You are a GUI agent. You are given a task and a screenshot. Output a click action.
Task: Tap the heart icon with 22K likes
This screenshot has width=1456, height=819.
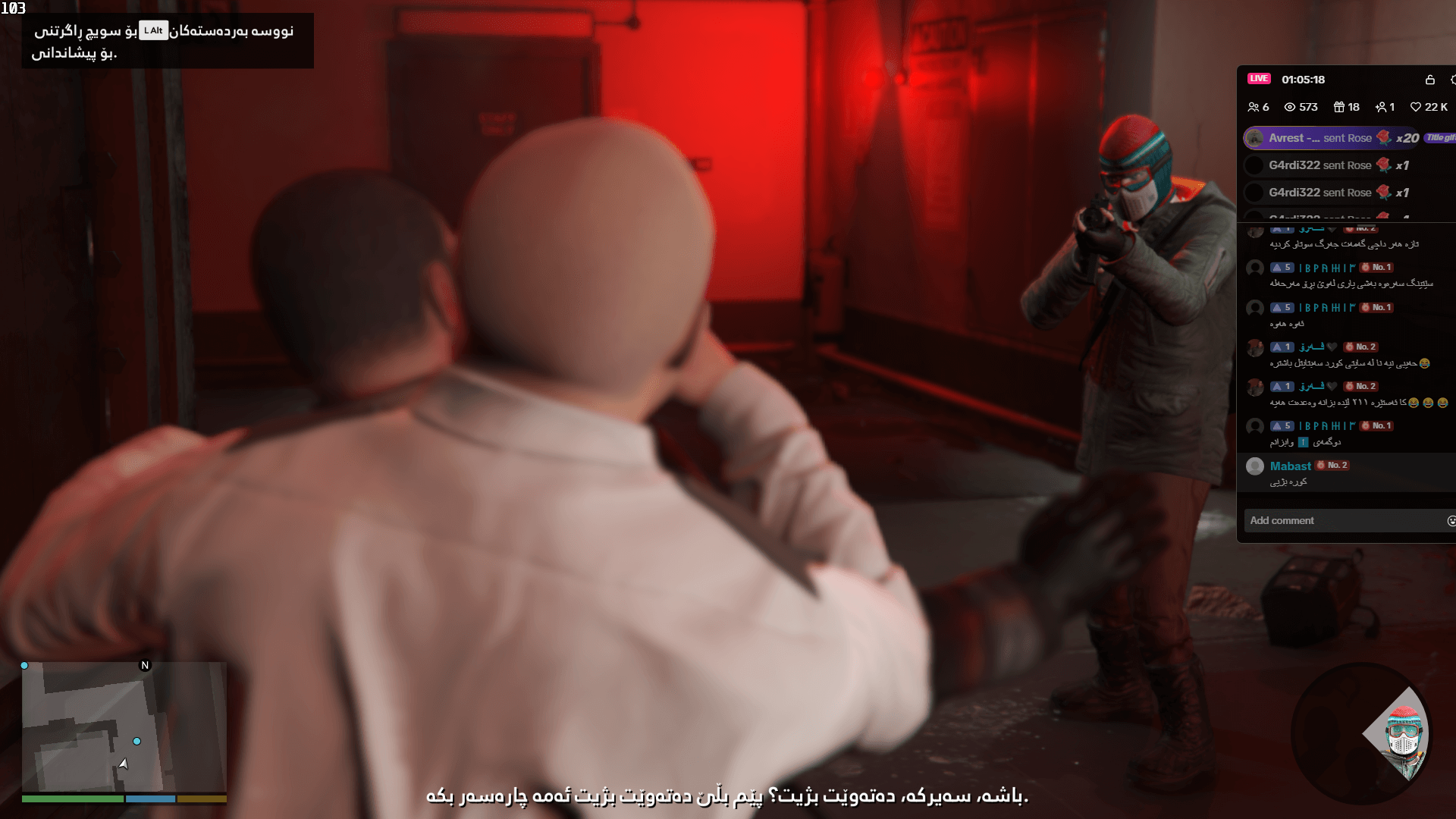point(1415,107)
